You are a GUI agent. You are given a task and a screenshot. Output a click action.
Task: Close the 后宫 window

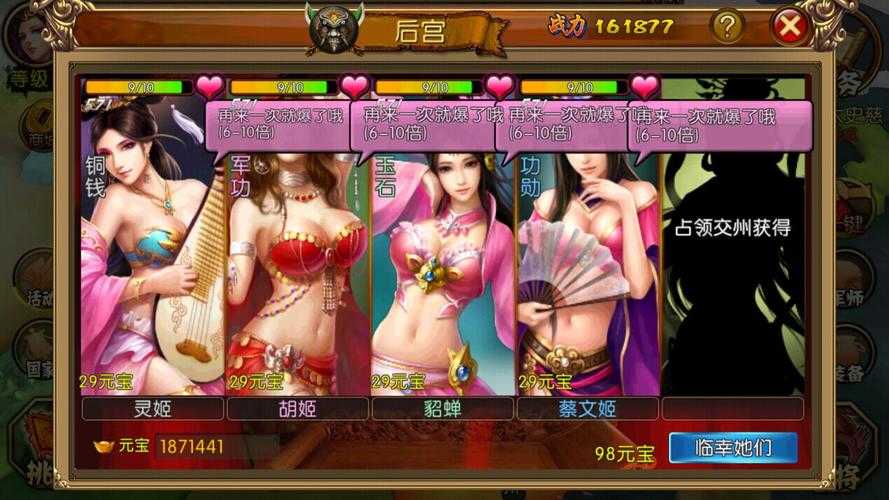[x=790, y=27]
